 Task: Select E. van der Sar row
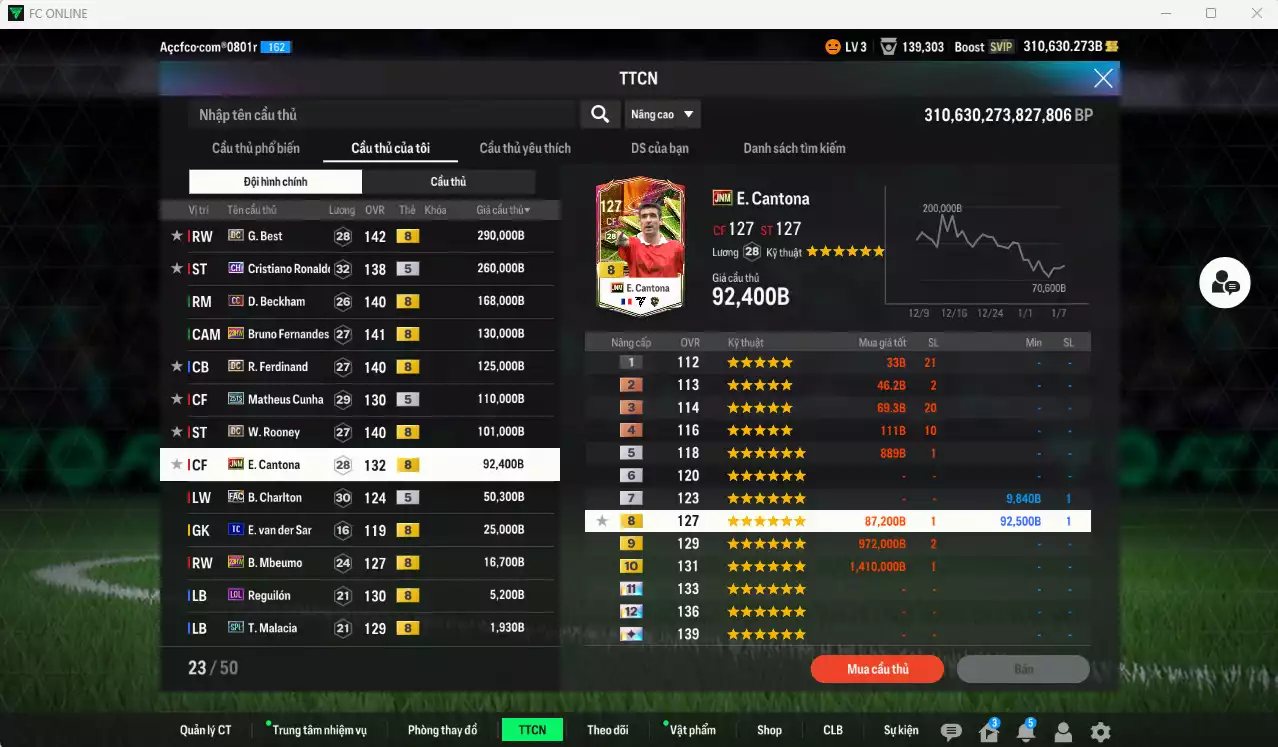[x=360, y=530]
